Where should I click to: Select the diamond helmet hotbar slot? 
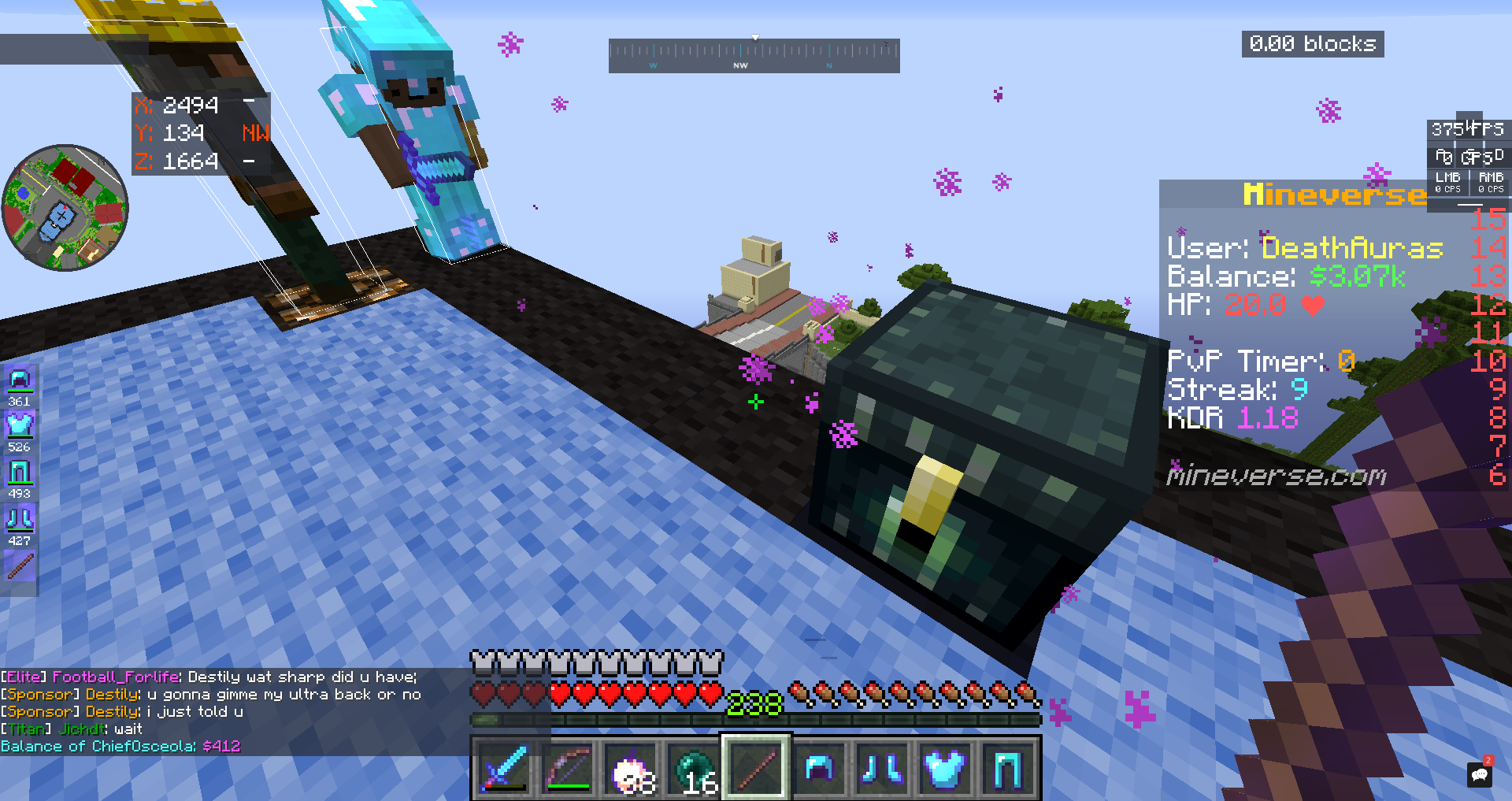click(x=819, y=768)
